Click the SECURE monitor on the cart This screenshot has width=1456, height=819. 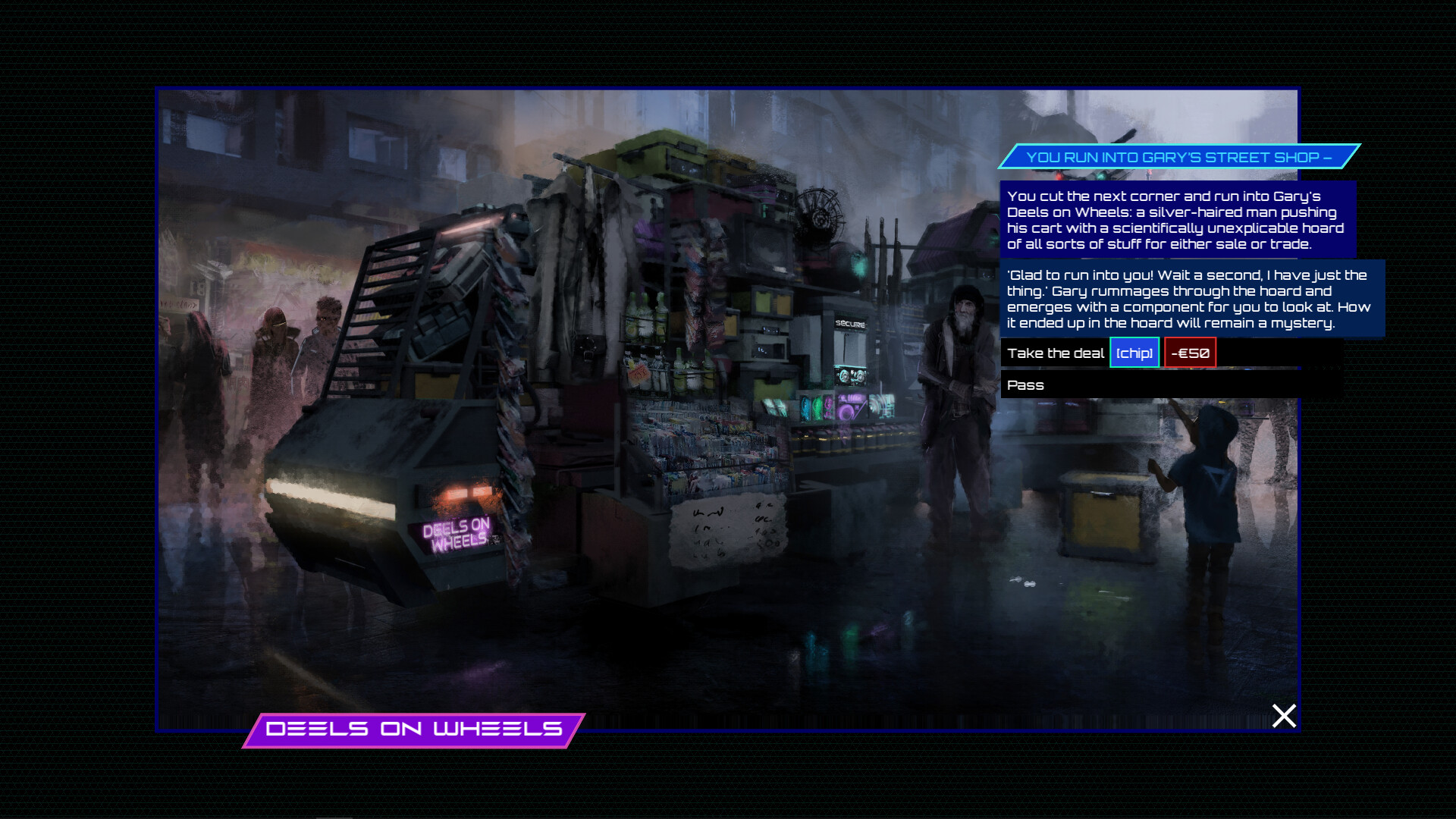coord(852,322)
